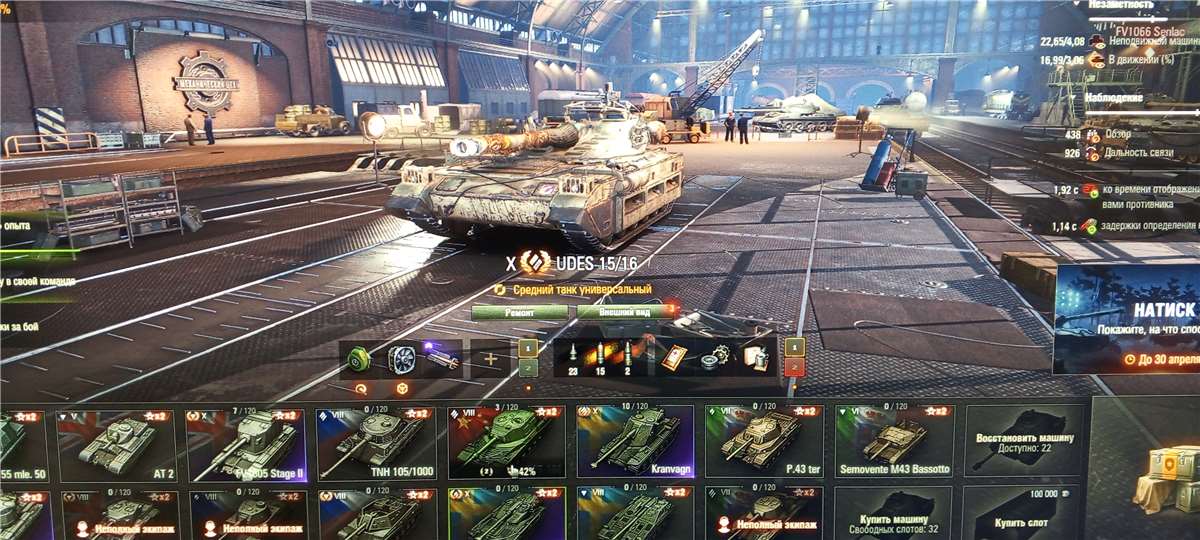Select the Kranvagn tank card
The width and height of the screenshot is (1200, 540).
pos(635,444)
